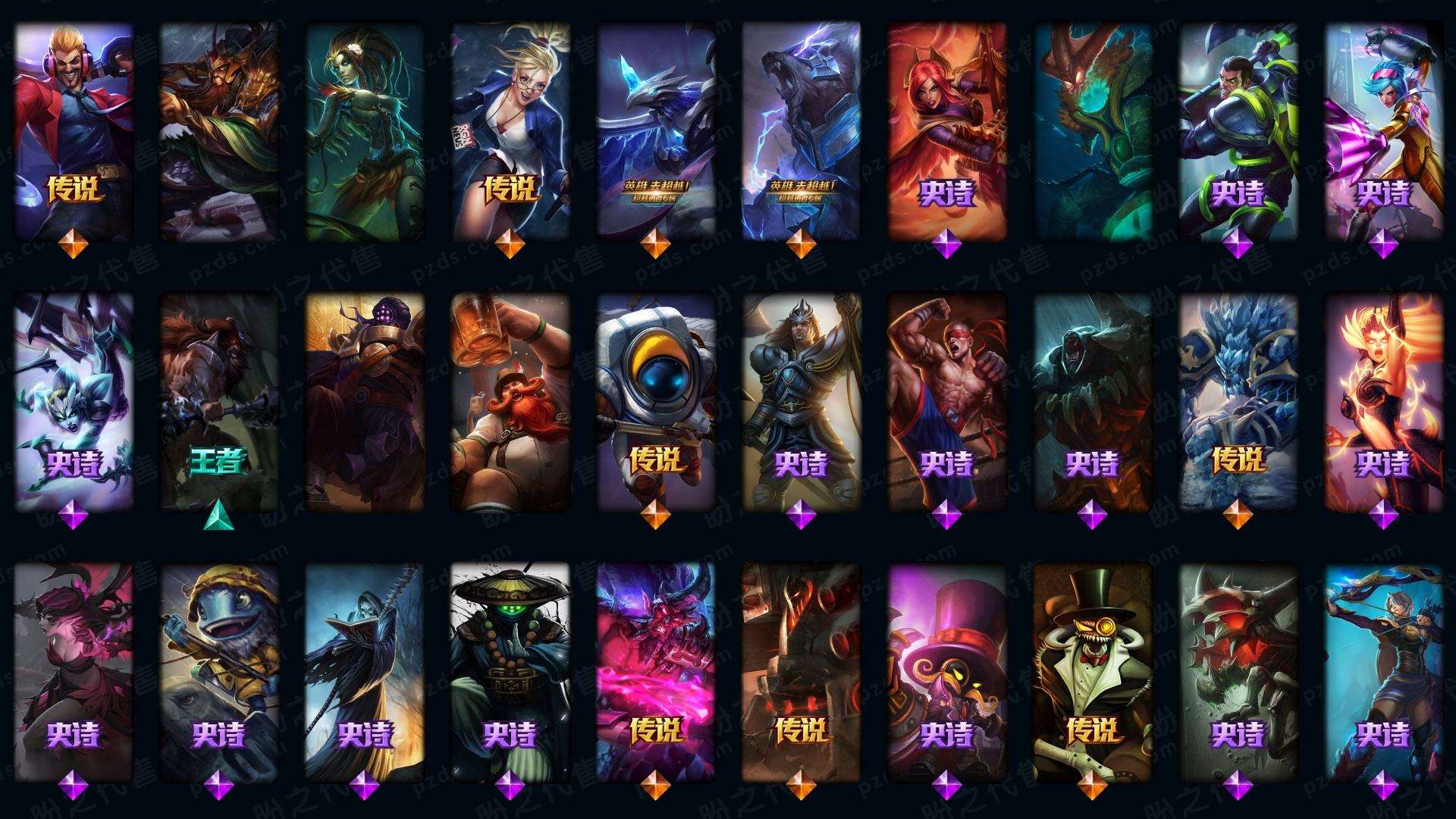Pick the ice crystal bird skin card
The width and height of the screenshot is (1456, 819).
click(656, 129)
